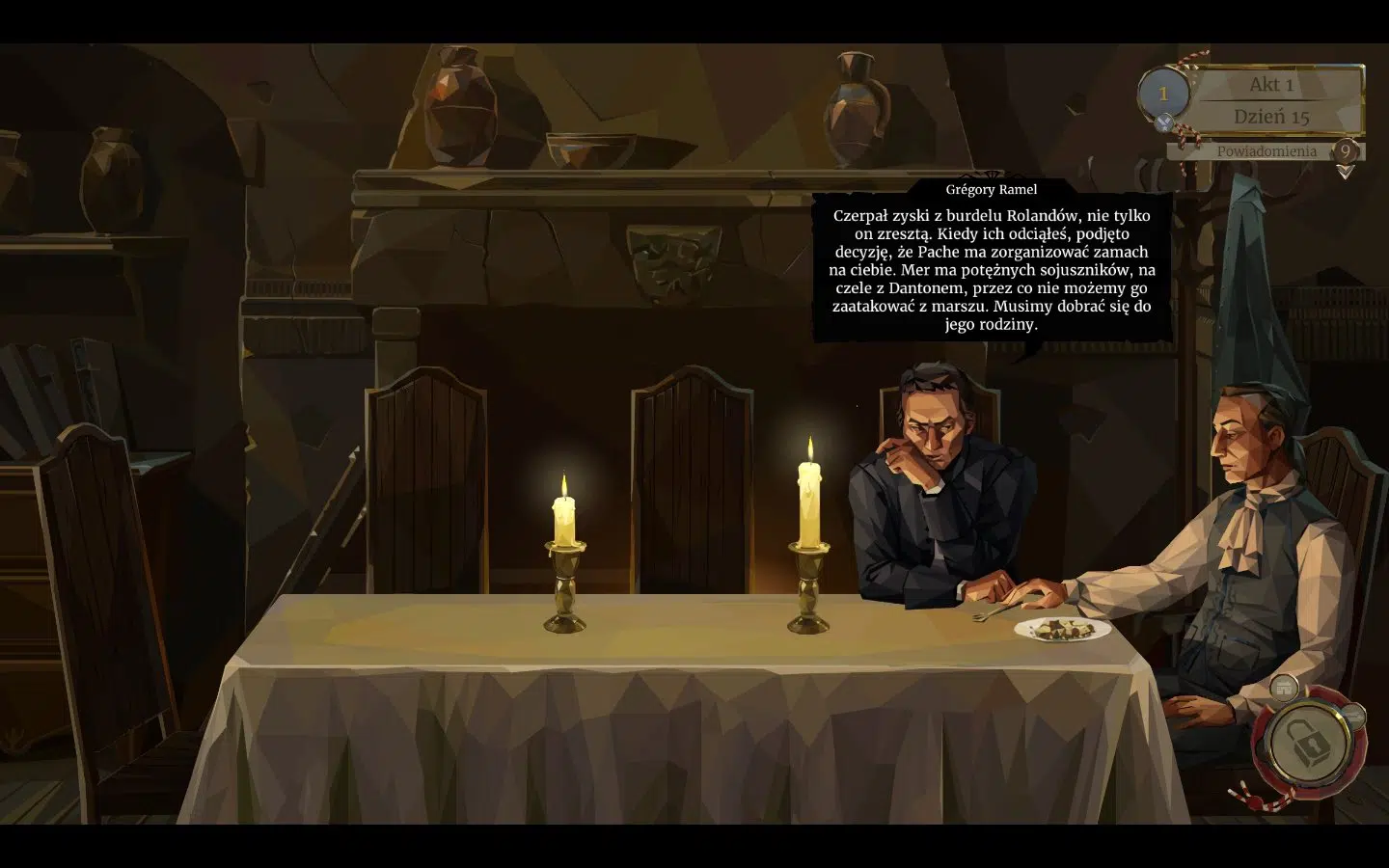Viewport: 1389px width, 868px height.
Task: Click the notification counter showing 9
Action: click(x=1345, y=151)
